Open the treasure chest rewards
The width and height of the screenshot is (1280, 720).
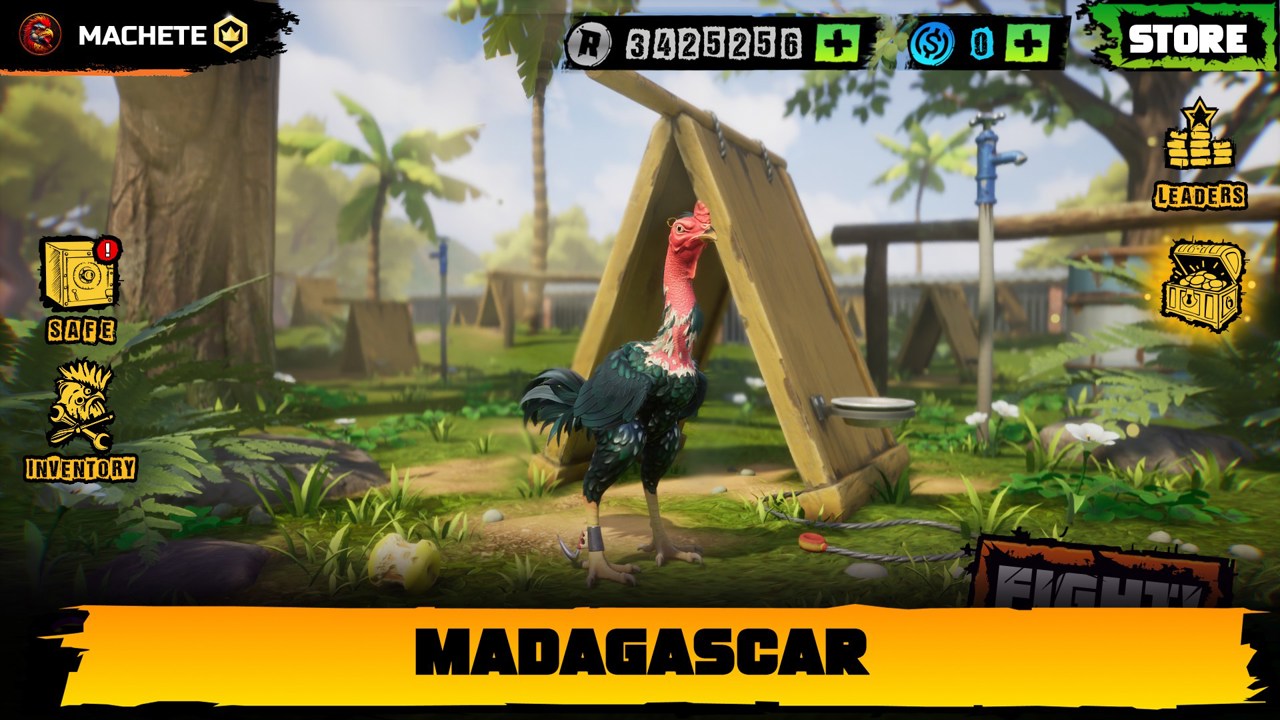[x=1202, y=285]
